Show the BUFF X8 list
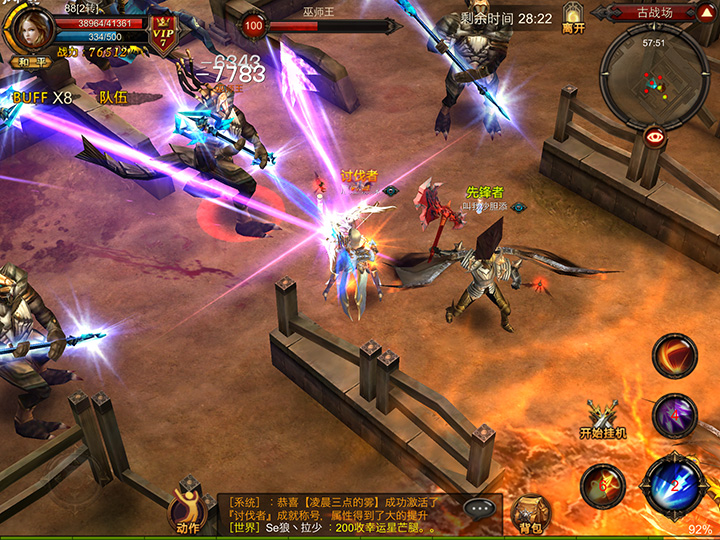This screenshot has width=720, height=540. (x=42, y=97)
